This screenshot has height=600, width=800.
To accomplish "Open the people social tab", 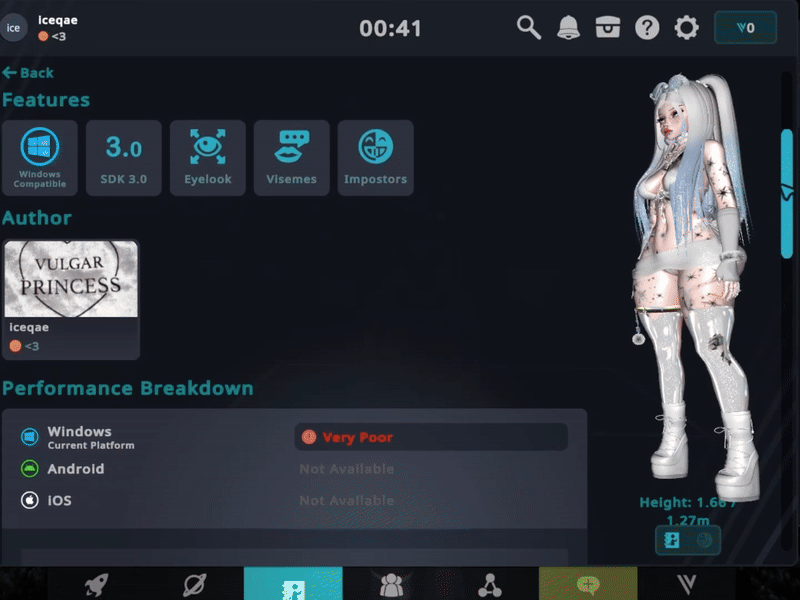I will (x=391, y=585).
